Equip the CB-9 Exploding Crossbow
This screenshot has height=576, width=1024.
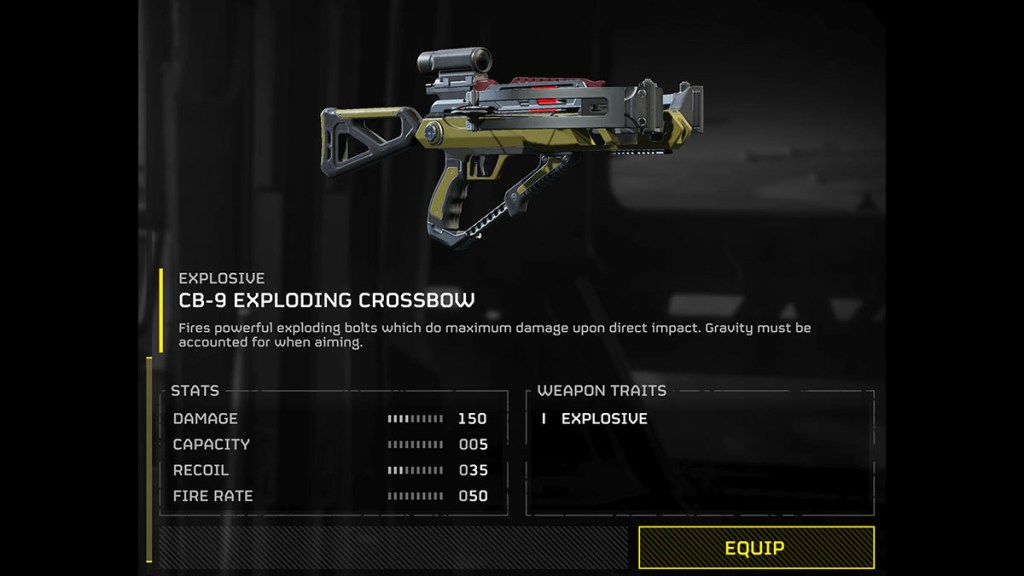pos(755,548)
